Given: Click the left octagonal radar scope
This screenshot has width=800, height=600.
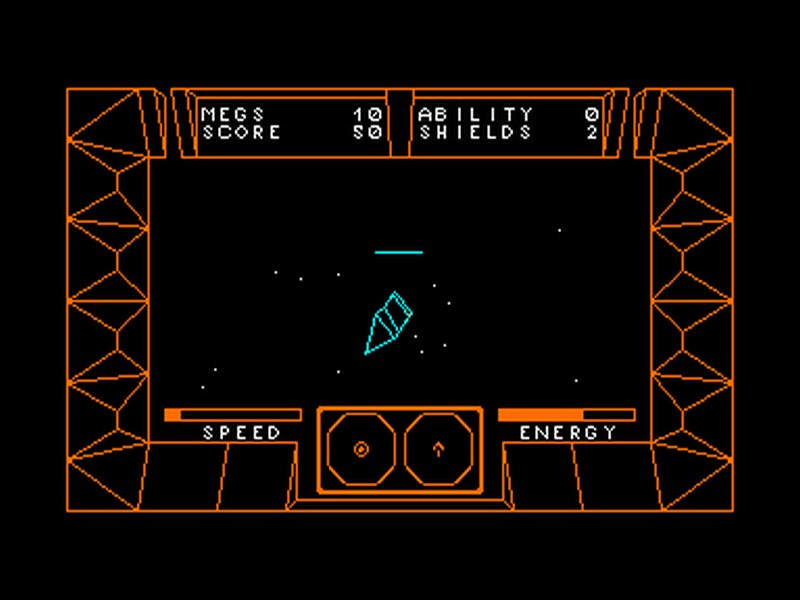Looking at the screenshot, I should coord(362,449).
